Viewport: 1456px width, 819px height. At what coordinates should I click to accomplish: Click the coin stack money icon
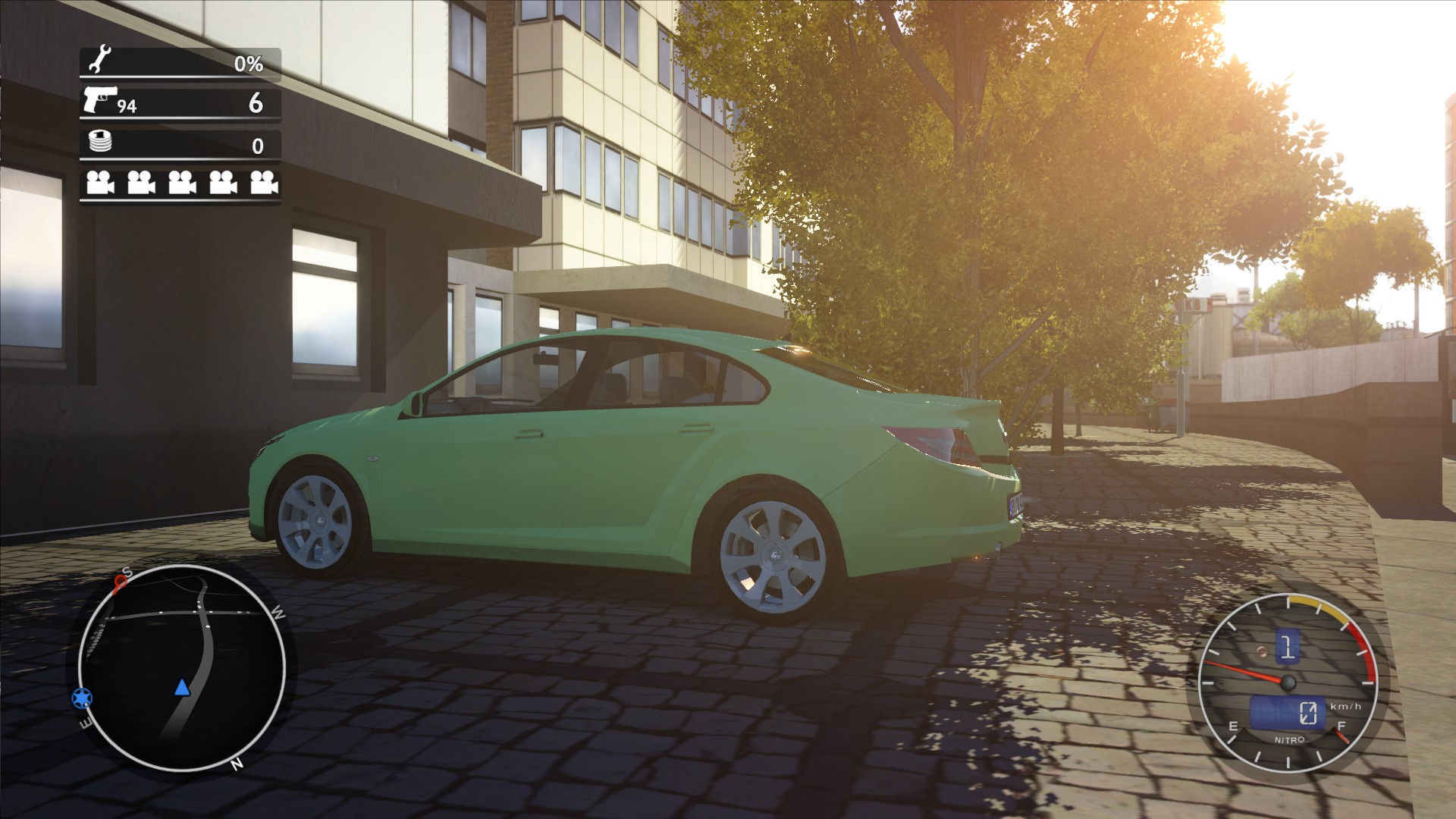pyautogui.click(x=100, y=141)
